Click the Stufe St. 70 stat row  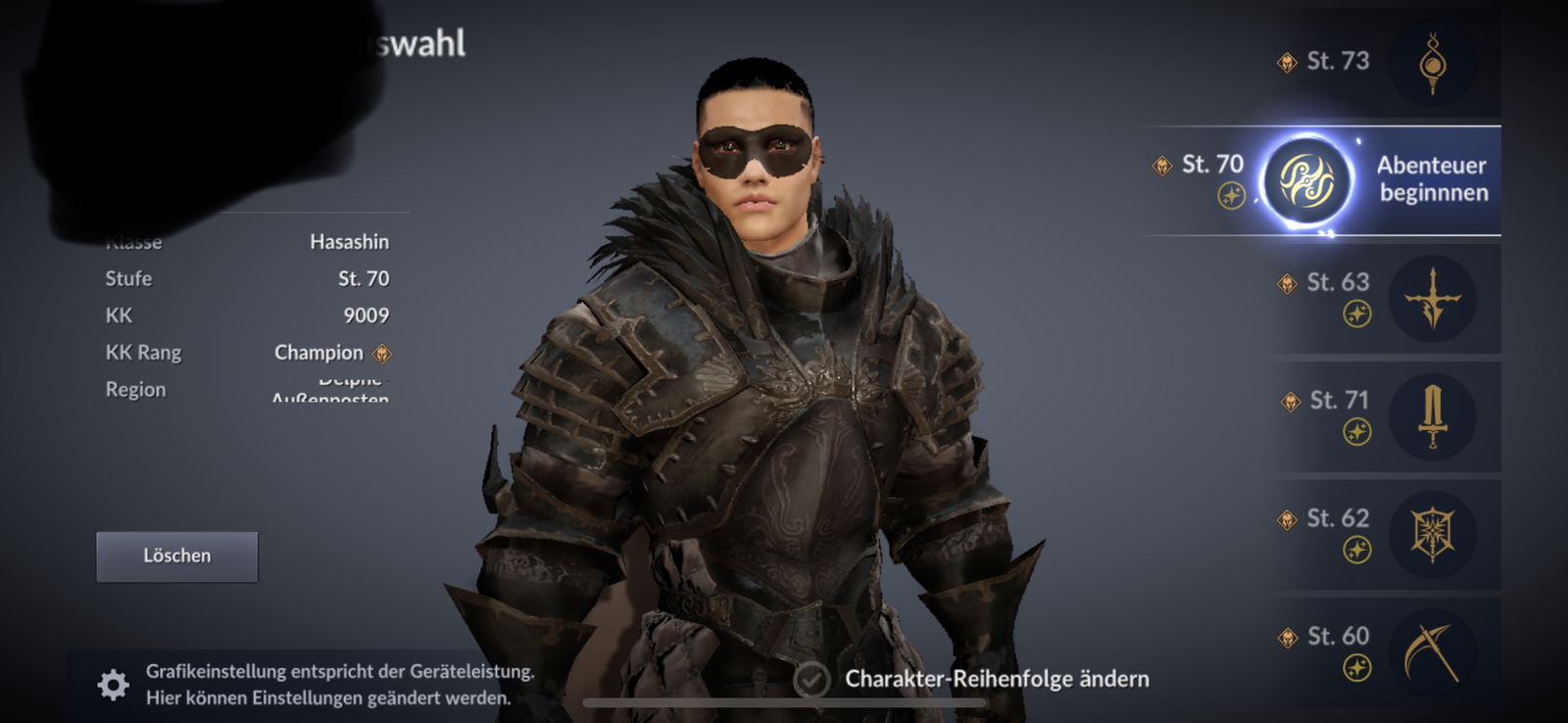click(x=245, y=278)
